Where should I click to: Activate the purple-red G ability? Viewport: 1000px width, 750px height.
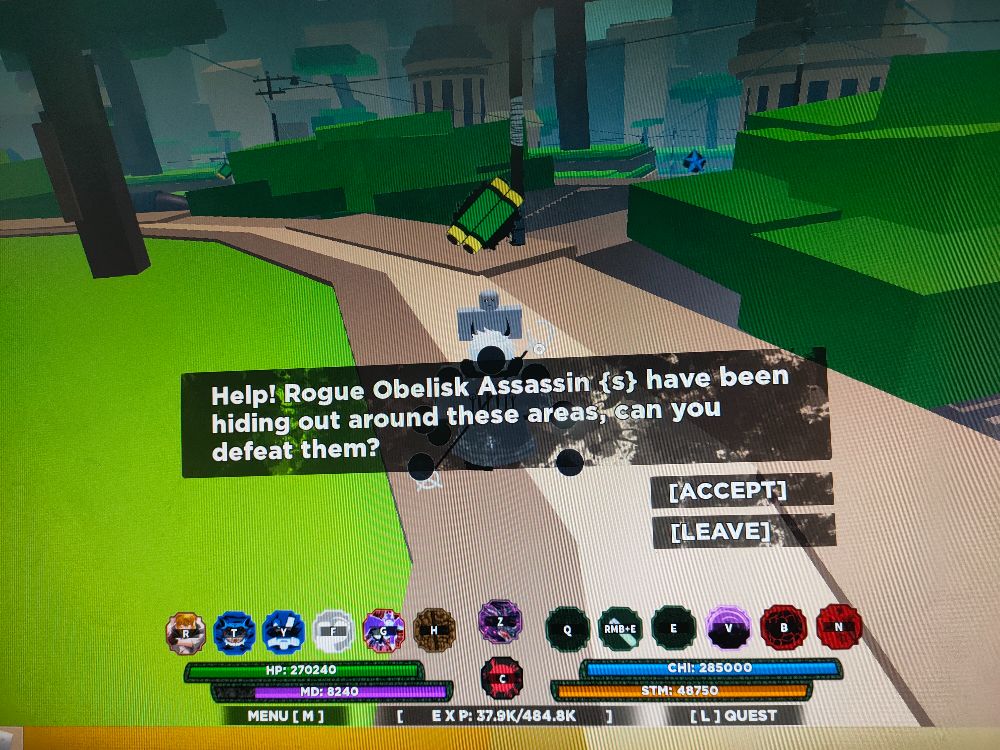tap(383, 630)
